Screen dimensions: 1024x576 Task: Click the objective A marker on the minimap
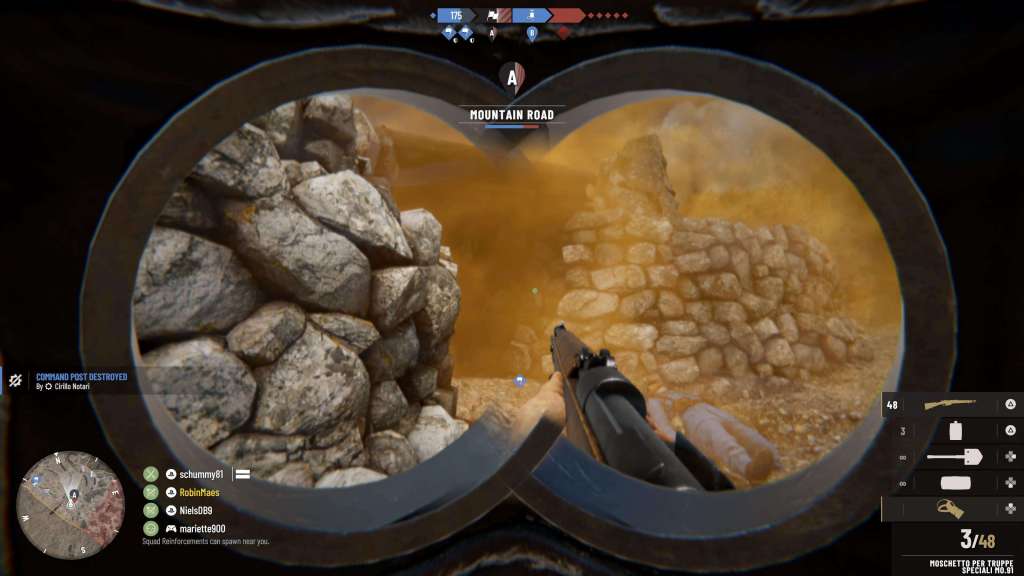coord(72,493)
